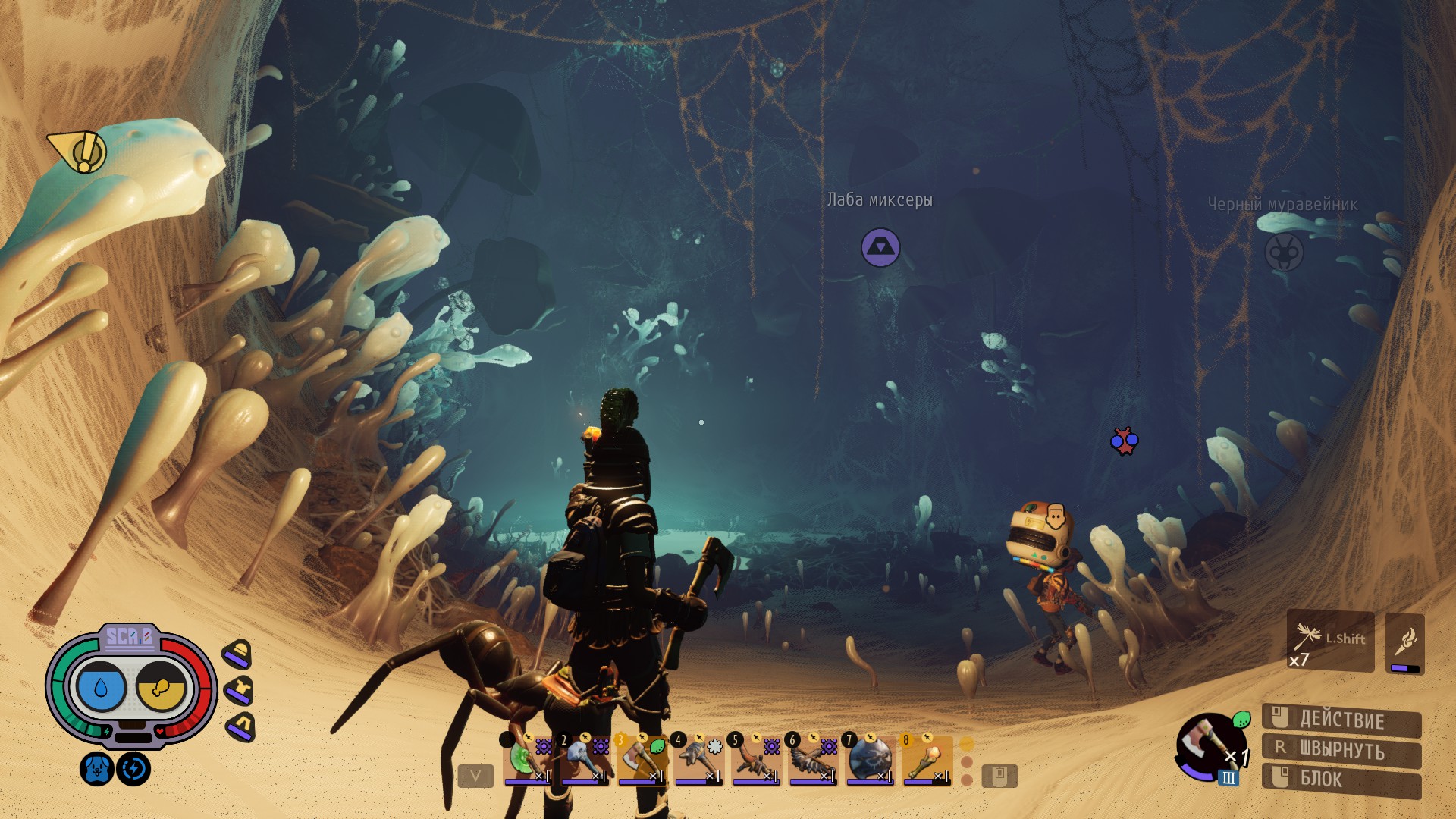Click the blue pet face status icon
This screenshot has width=1456, height=819.
(x=96, y=769)
